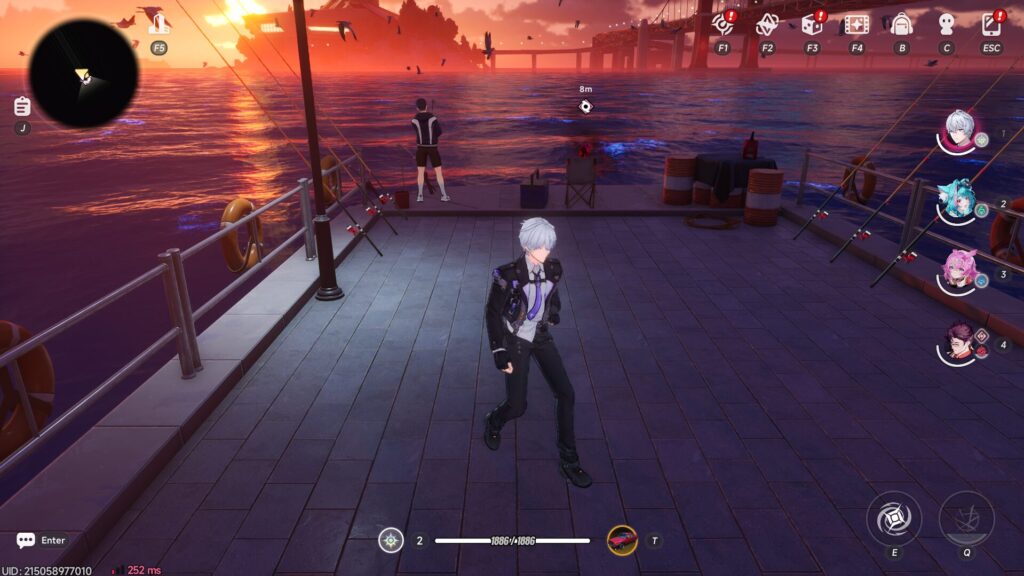This screenshot has height=576, width=1024.
Task: Open the diamond emblem menu icon
Action: pos(767,24)
